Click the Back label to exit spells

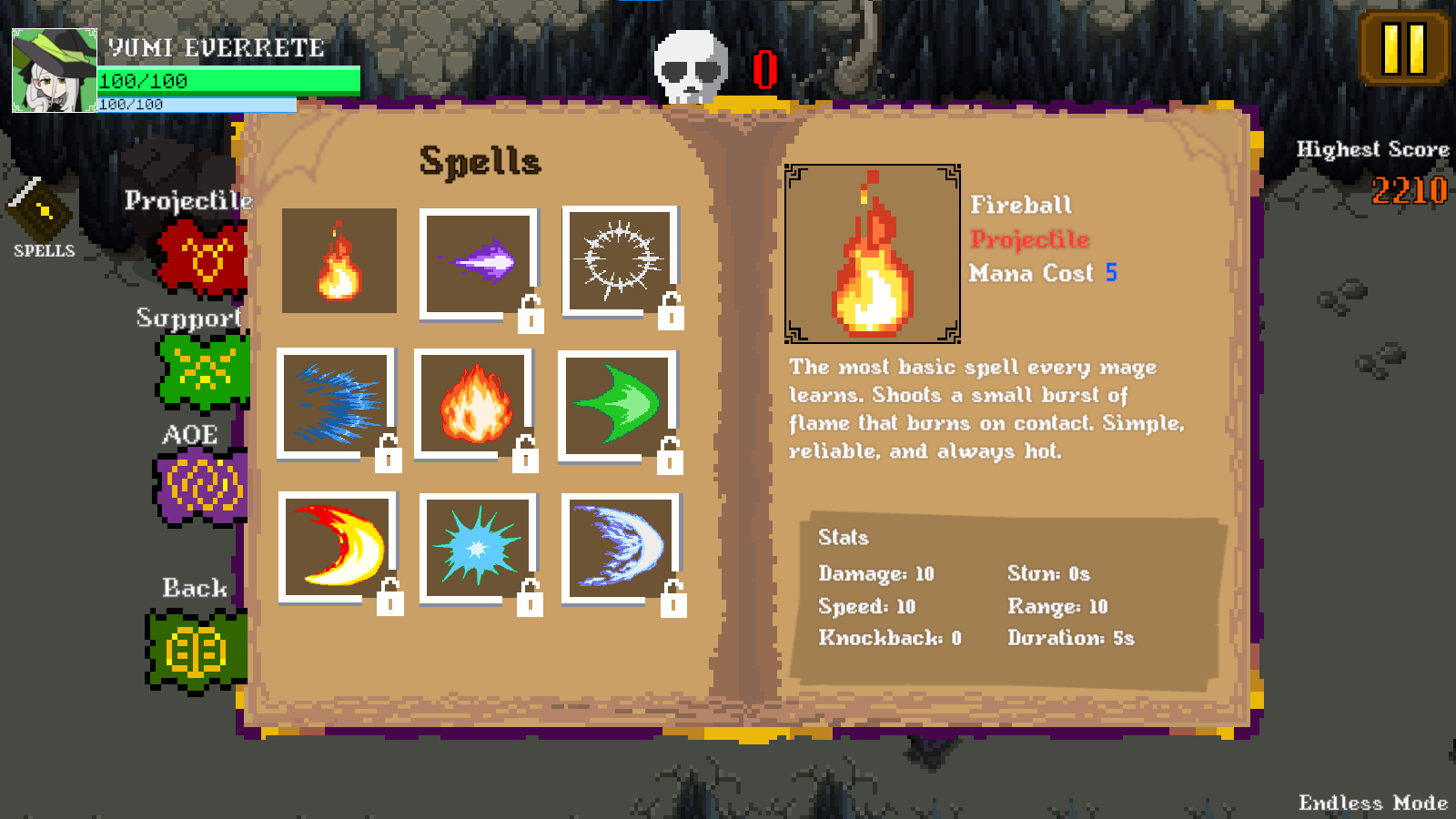click(194, 589)
